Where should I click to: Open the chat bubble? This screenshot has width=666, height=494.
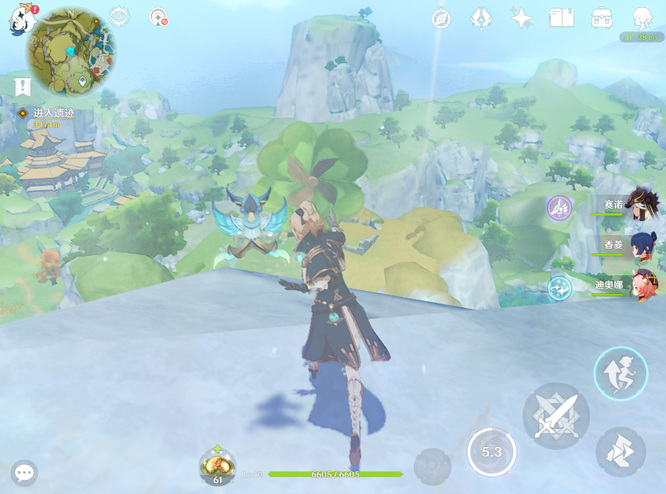pos(24,472)
